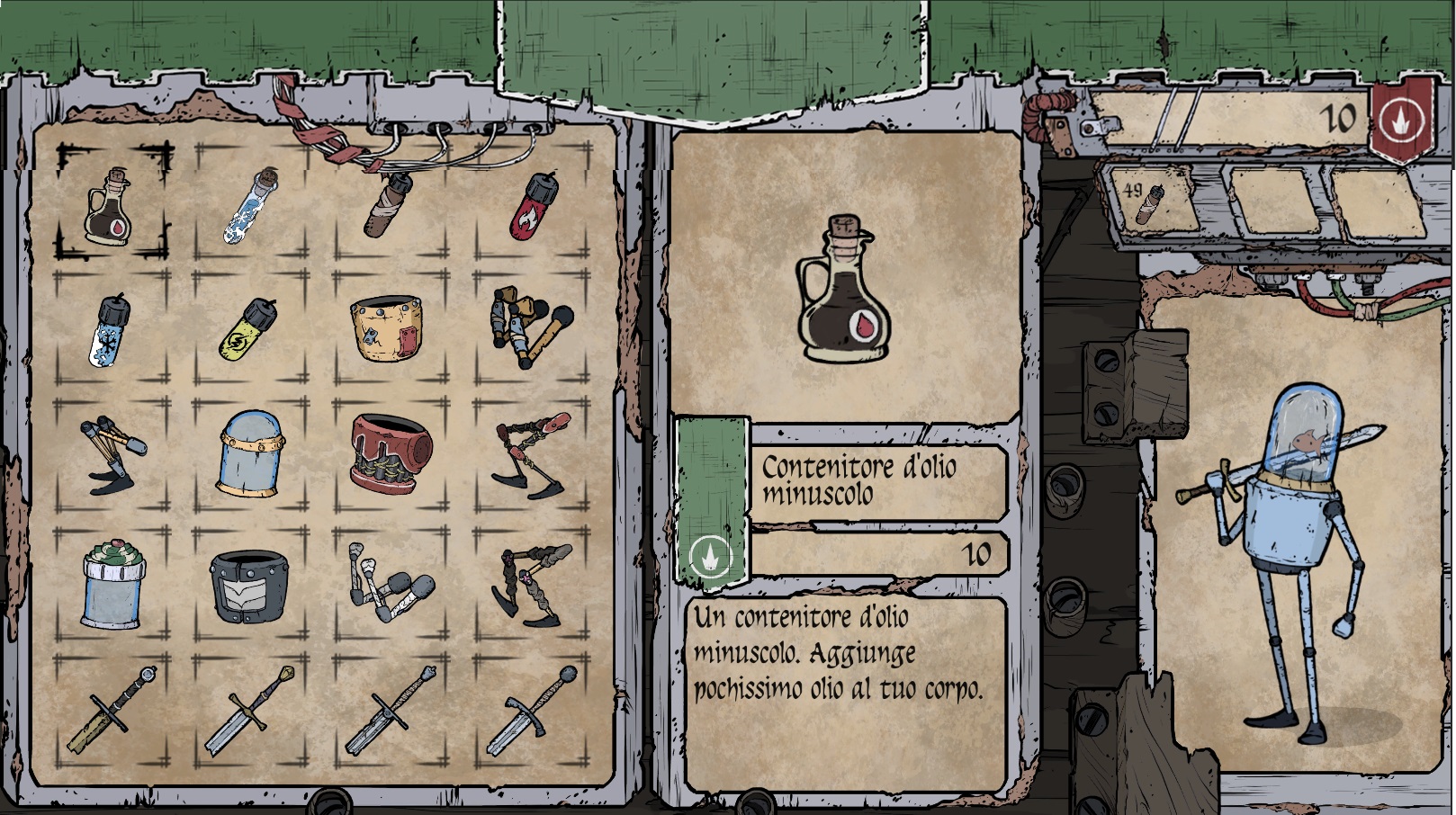The width and height of the screenshot is (1456, 815).
Task: Choose the blue lightning vial
Action: coord(250,204)
